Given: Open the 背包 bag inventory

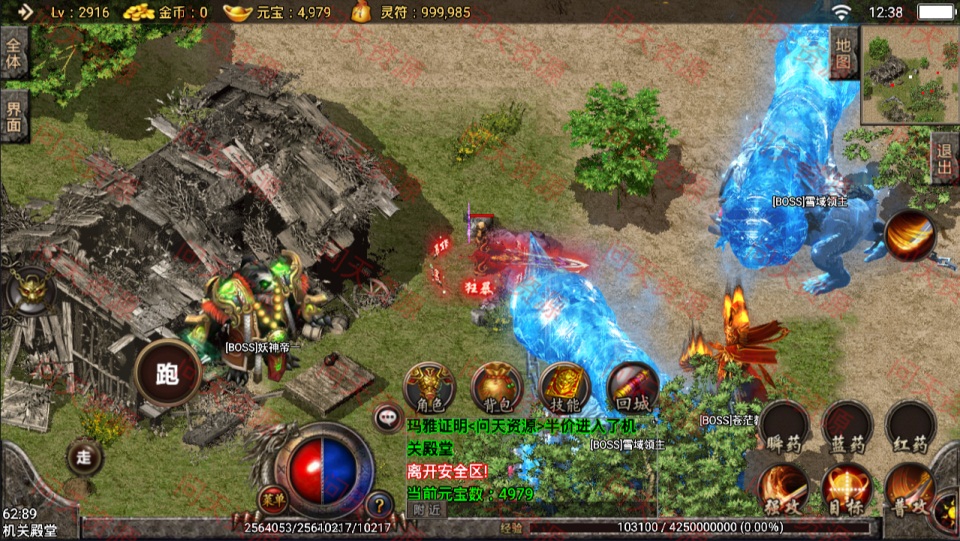Looking at the screenshot, I should [497, 387].
